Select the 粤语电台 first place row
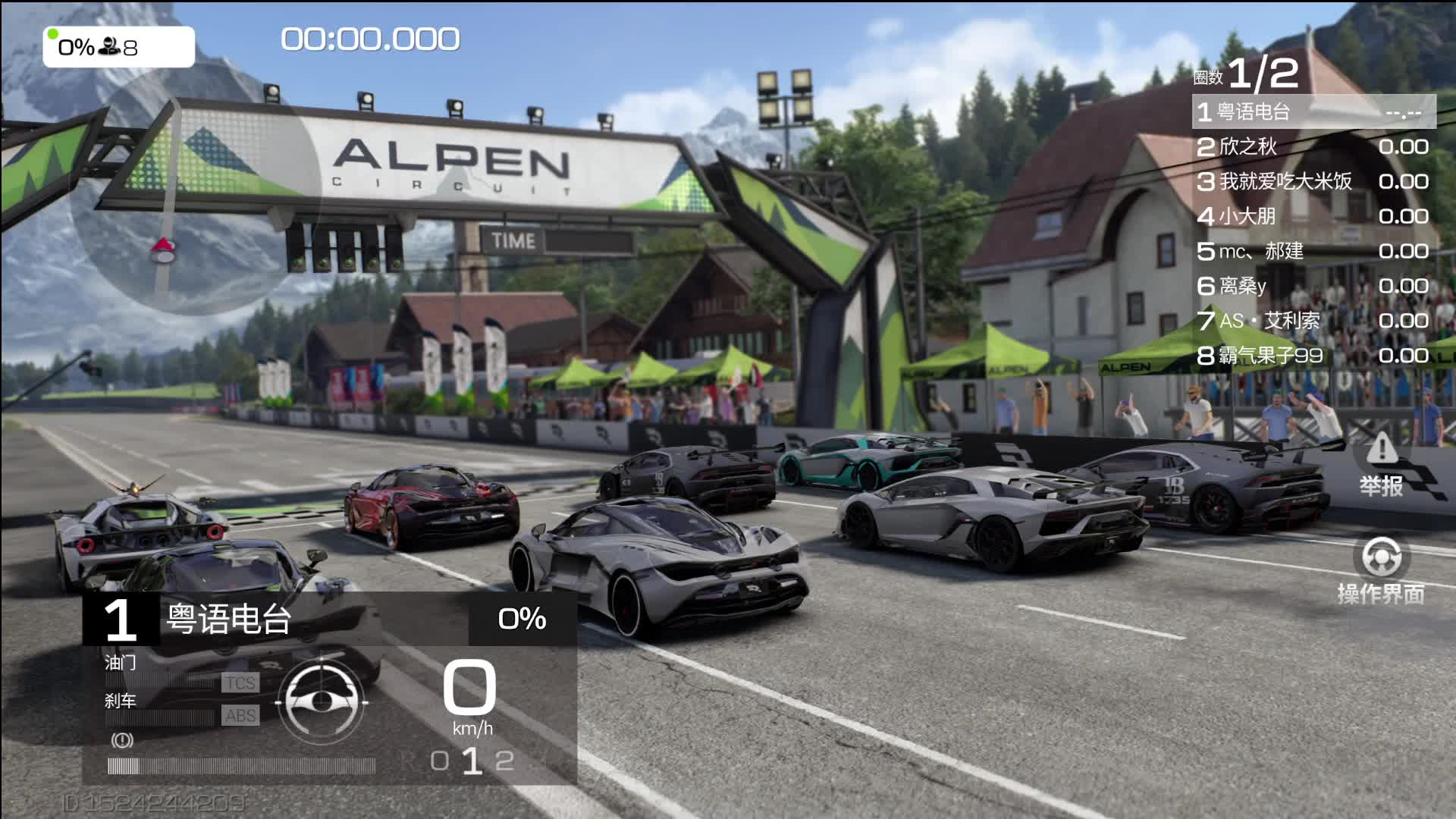Image resolution: width=1456 pixels, height=819 pixels. point(1313,112)
